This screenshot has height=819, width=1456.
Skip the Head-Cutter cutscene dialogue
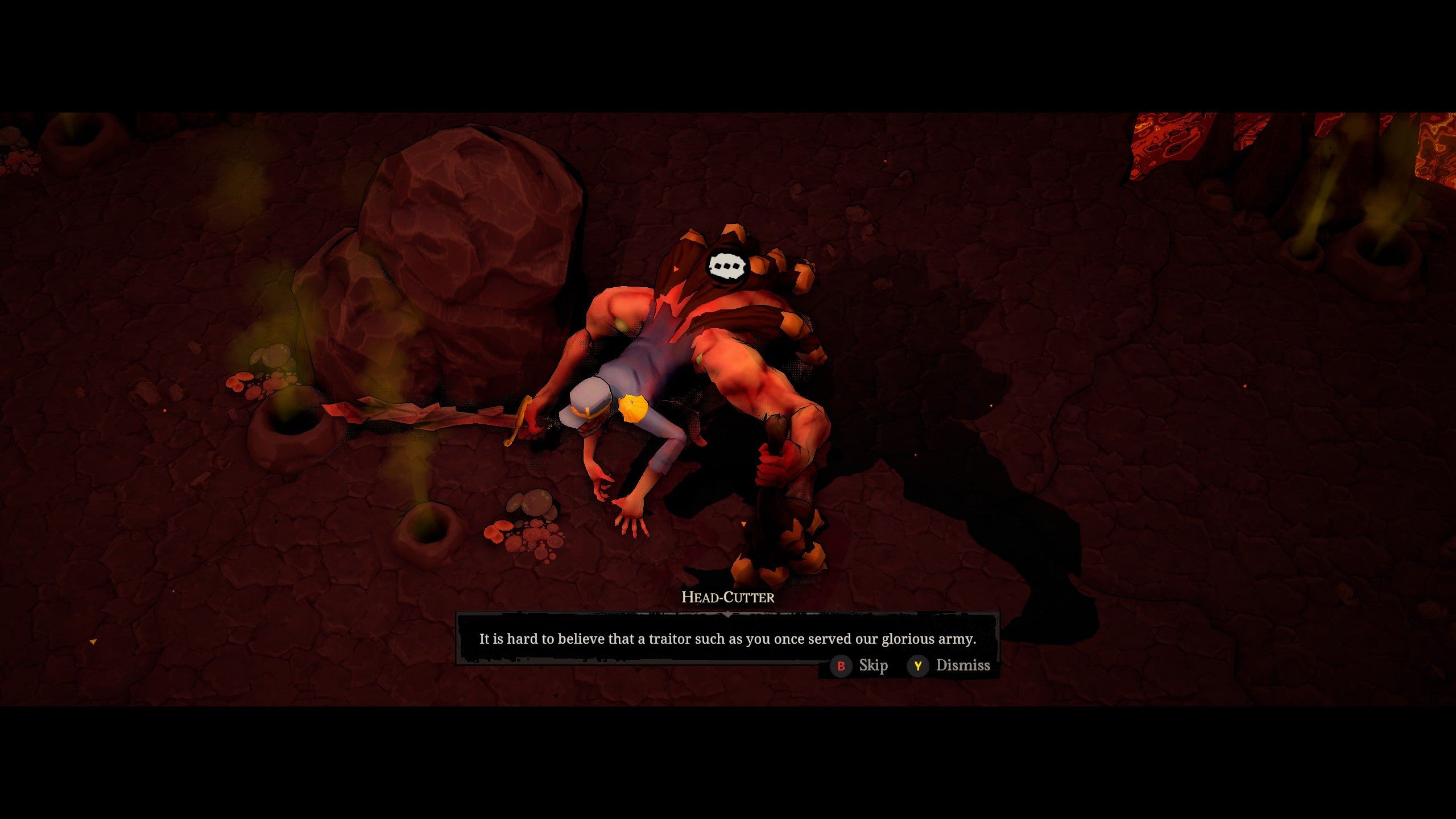pyautogui.click(x=859, y=665)
